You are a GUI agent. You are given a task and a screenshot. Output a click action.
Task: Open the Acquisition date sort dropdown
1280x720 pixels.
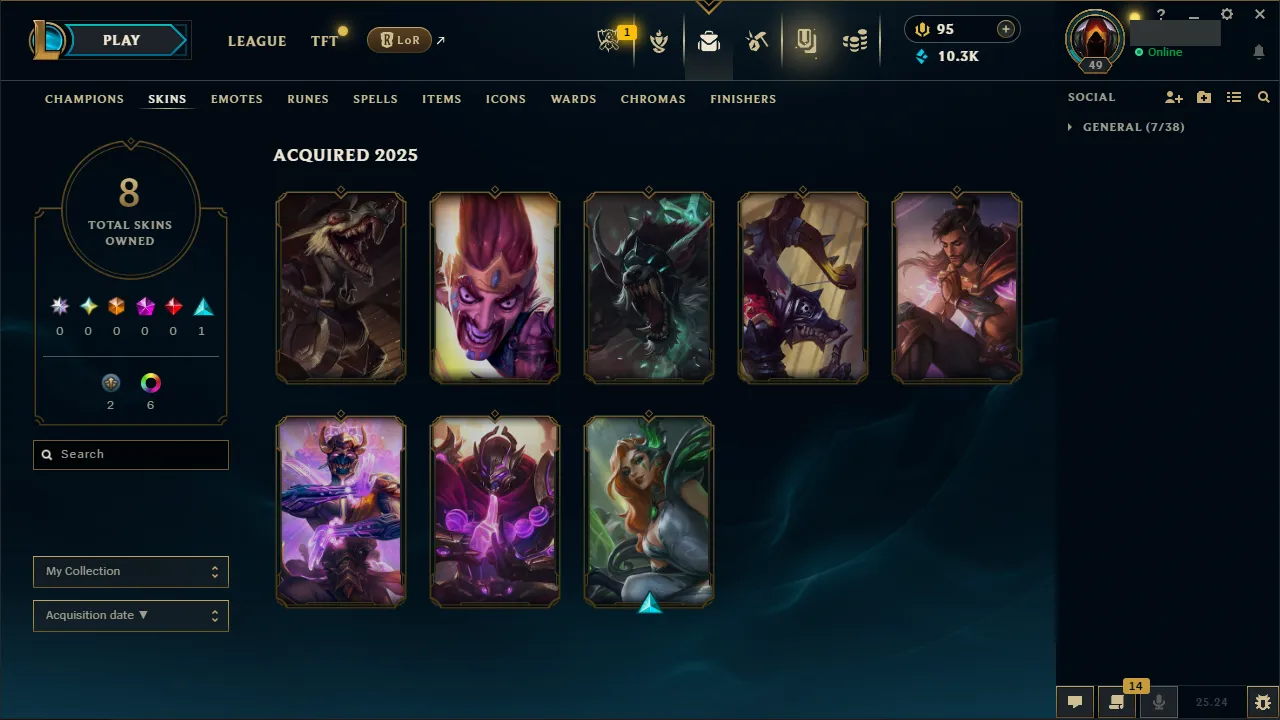pos(130,615)
